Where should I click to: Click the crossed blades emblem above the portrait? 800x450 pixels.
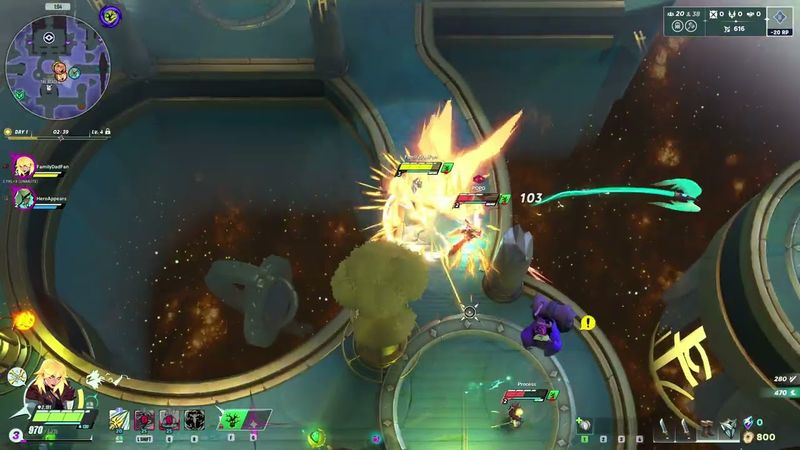coord(17,377)
